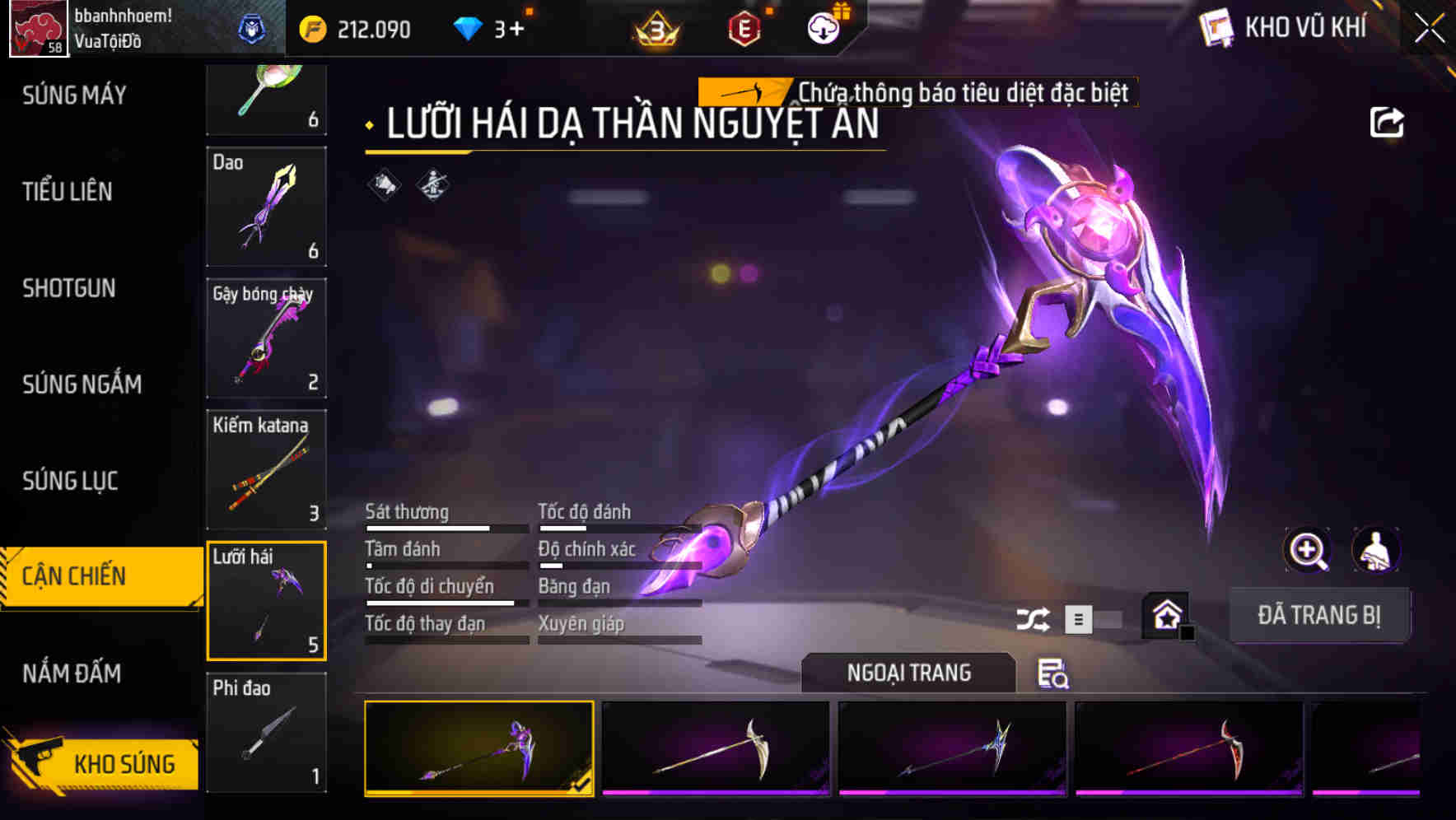Viewport: 1456px width, 820px height.
Task: Switch to the NGOẠI TRANG tab
Action: (x=909, y=673)
